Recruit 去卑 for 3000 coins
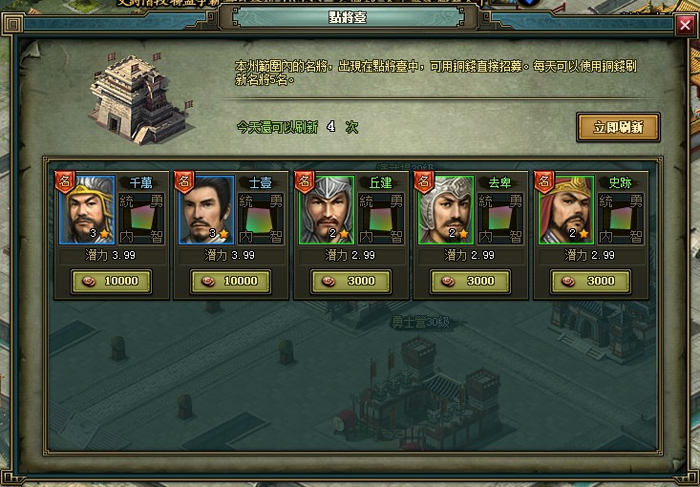 point(470,281)
